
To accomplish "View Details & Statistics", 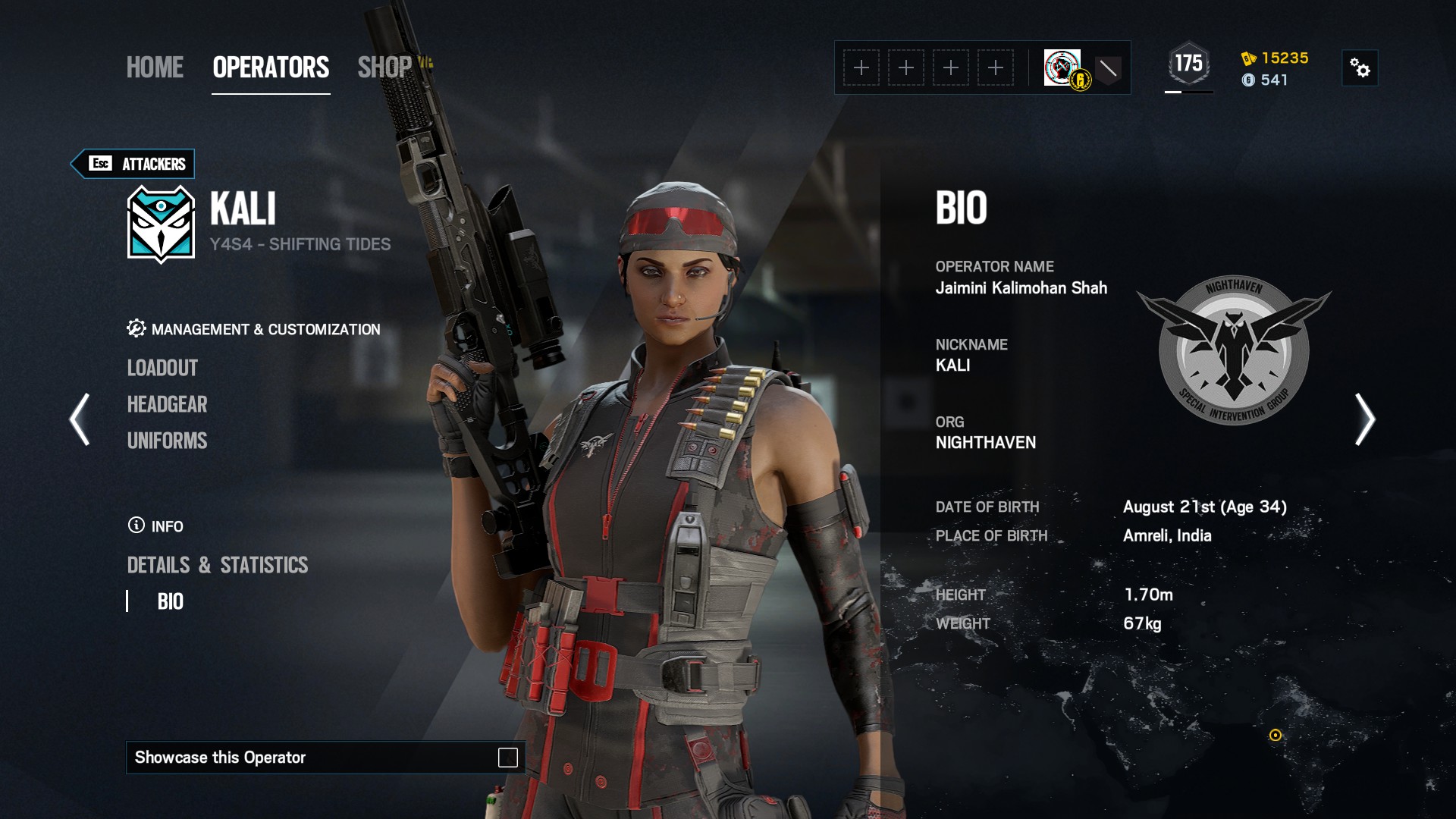I will coord(218,565).
